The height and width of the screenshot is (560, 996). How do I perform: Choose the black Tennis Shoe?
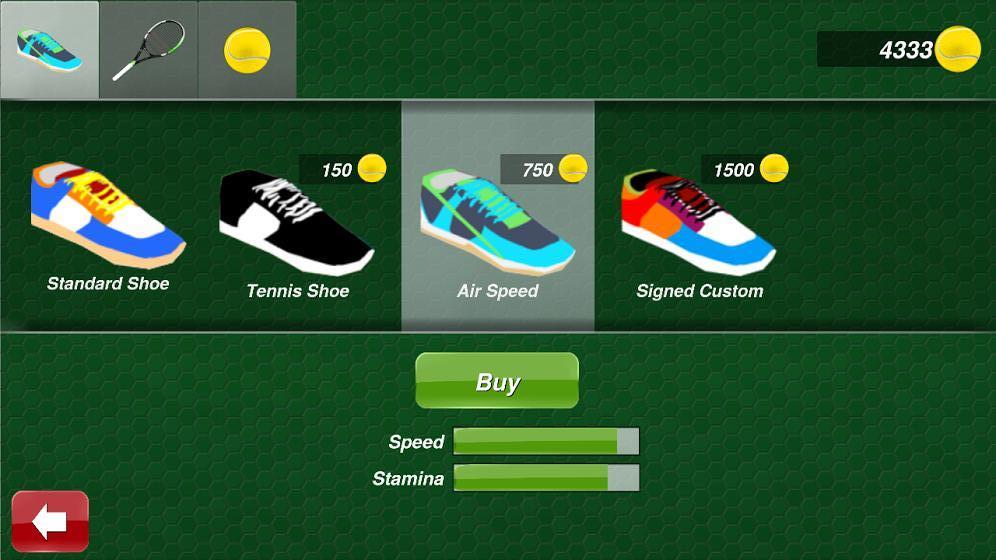click(x=297, y=225)
